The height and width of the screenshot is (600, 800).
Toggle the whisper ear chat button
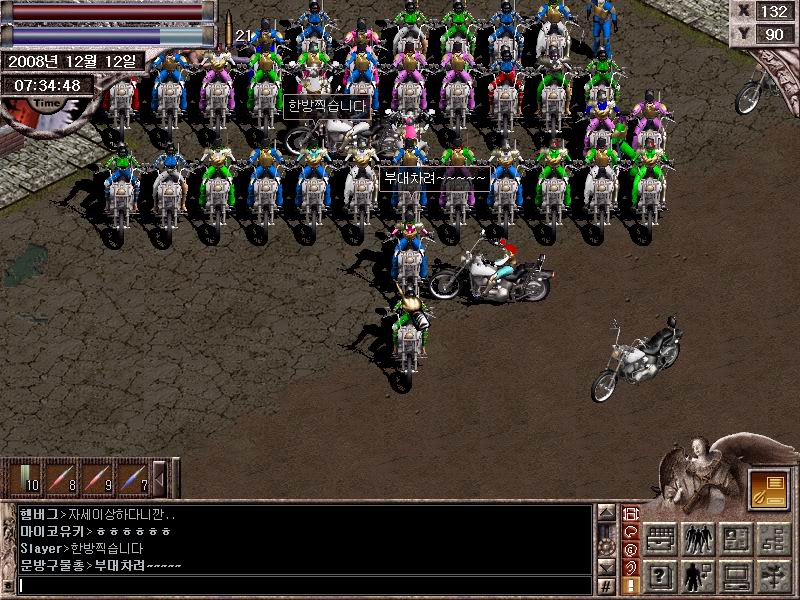tap(631, 567)
